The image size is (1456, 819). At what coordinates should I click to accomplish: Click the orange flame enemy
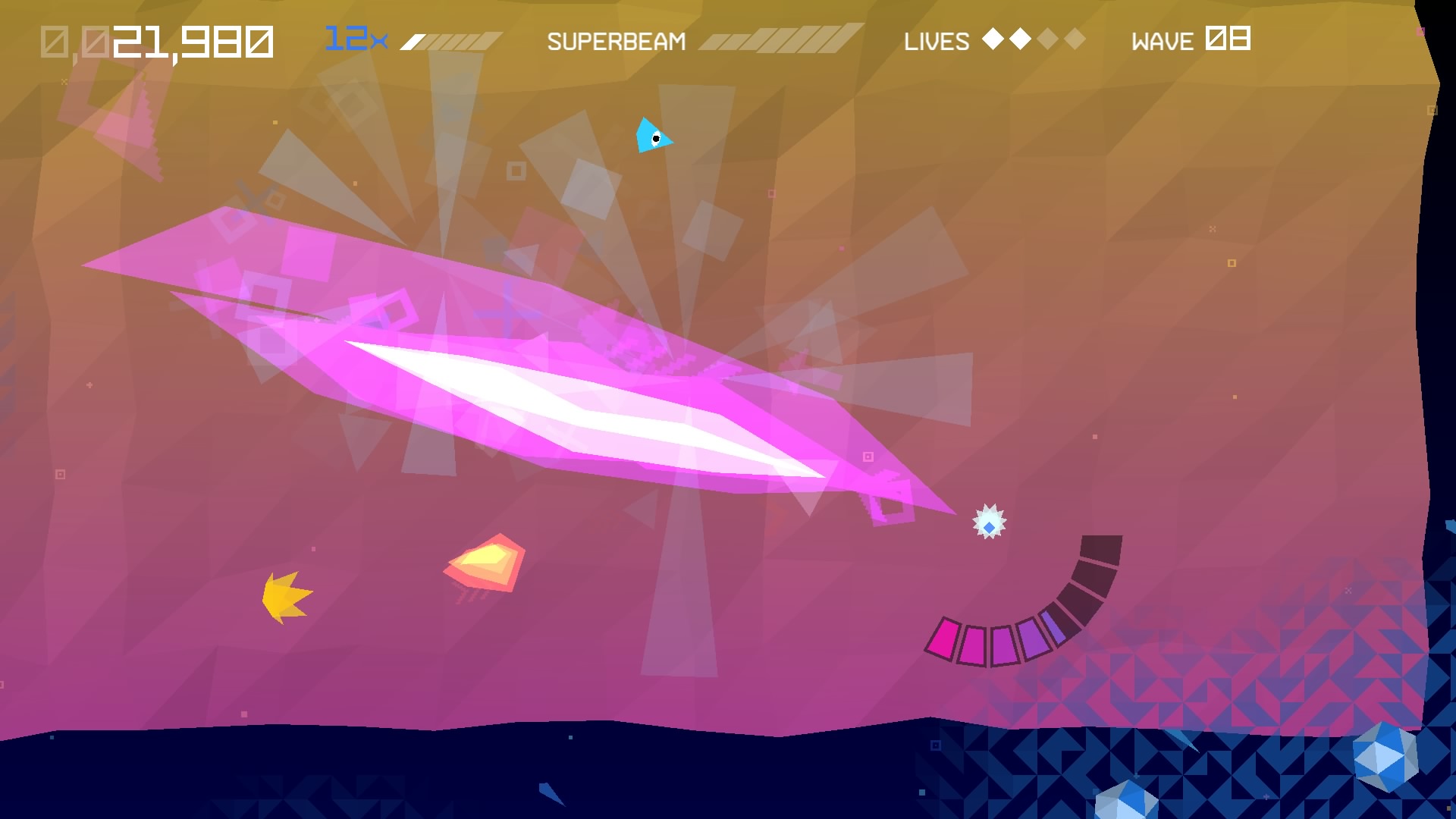click(x=485, y=561)
